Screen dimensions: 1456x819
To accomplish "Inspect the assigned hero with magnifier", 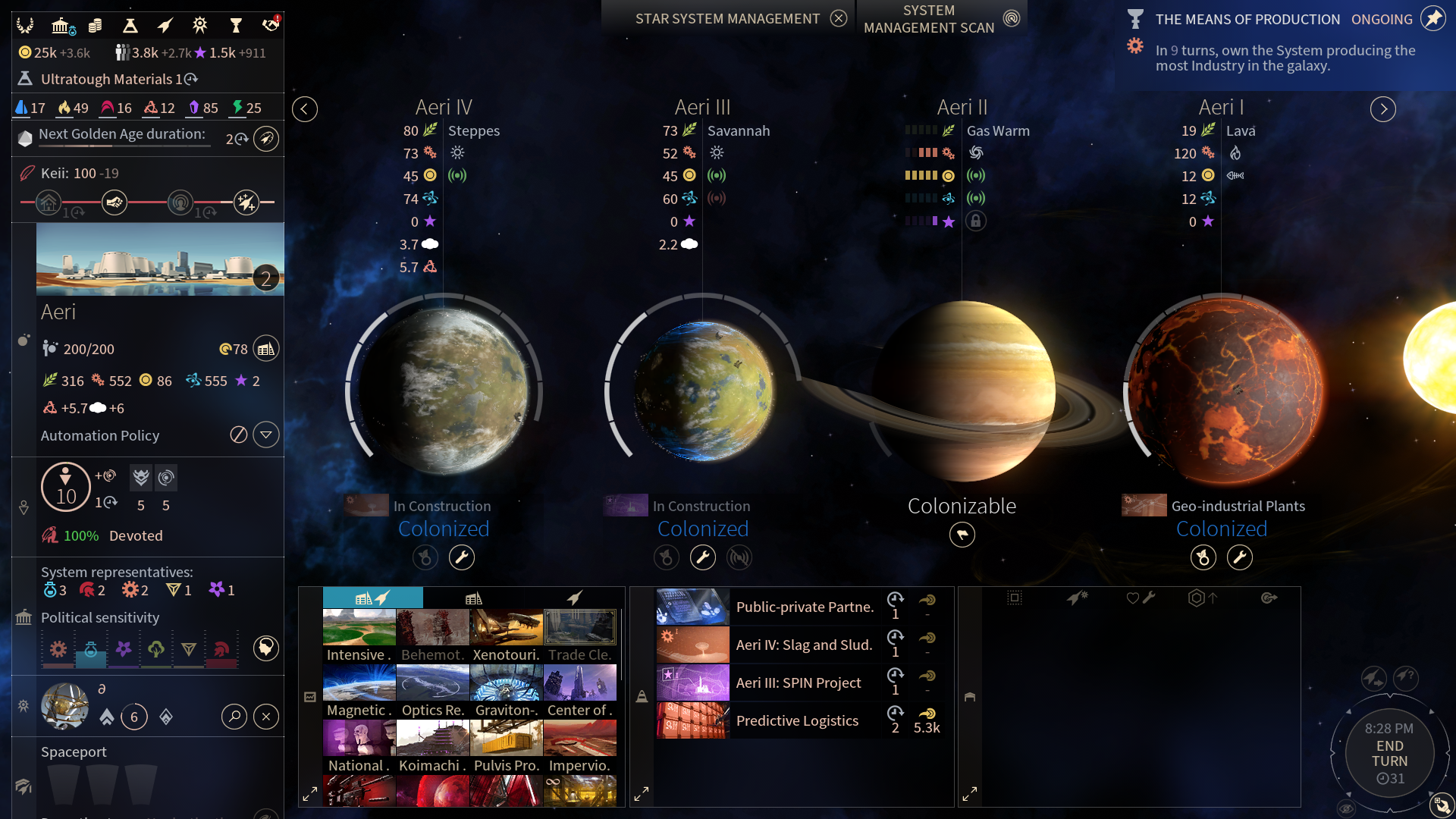I will (x=234, y=717).
